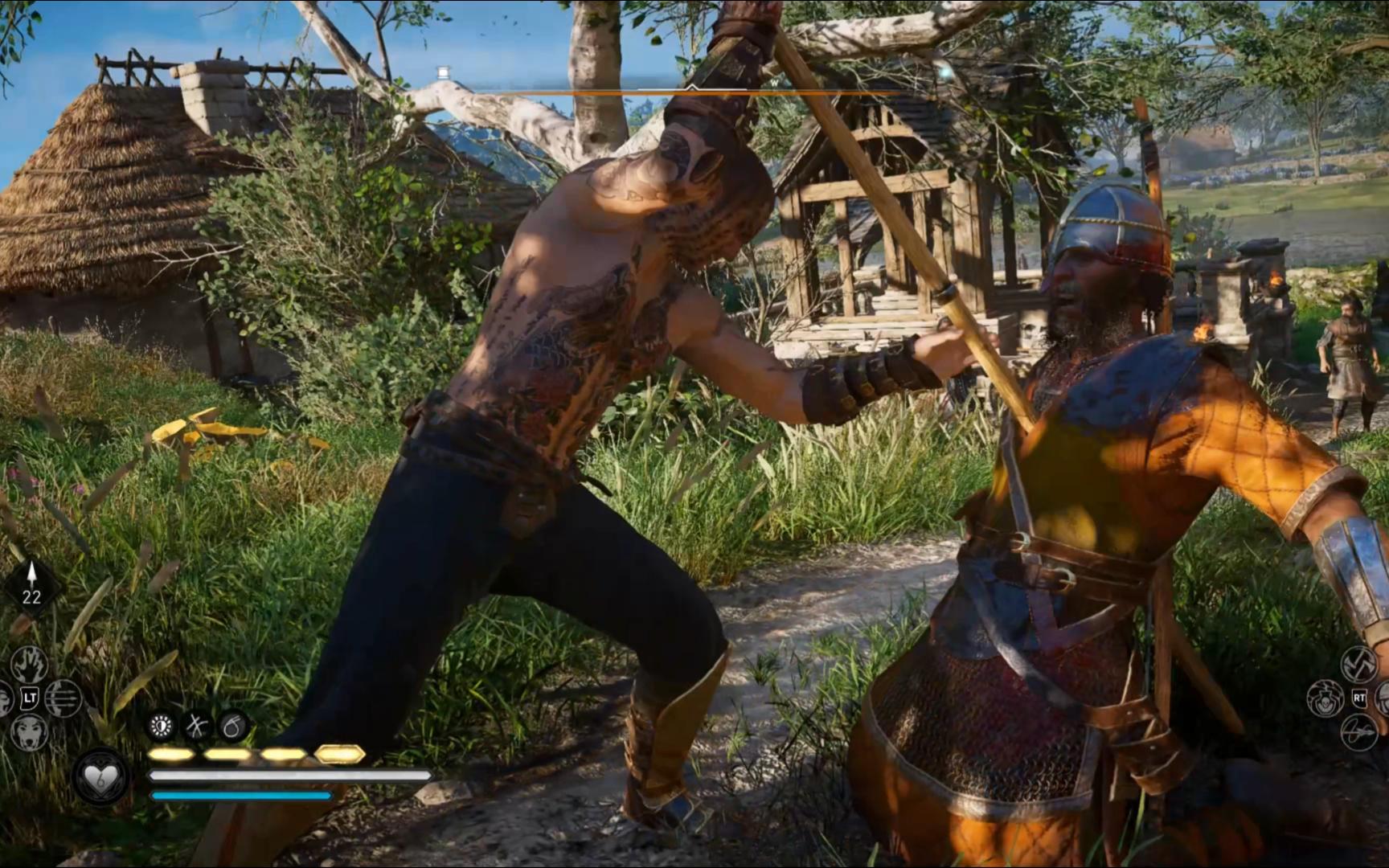Use the heart-shaped ration icon
This screenshot has height=868, width=1389.
click(102, 777)
